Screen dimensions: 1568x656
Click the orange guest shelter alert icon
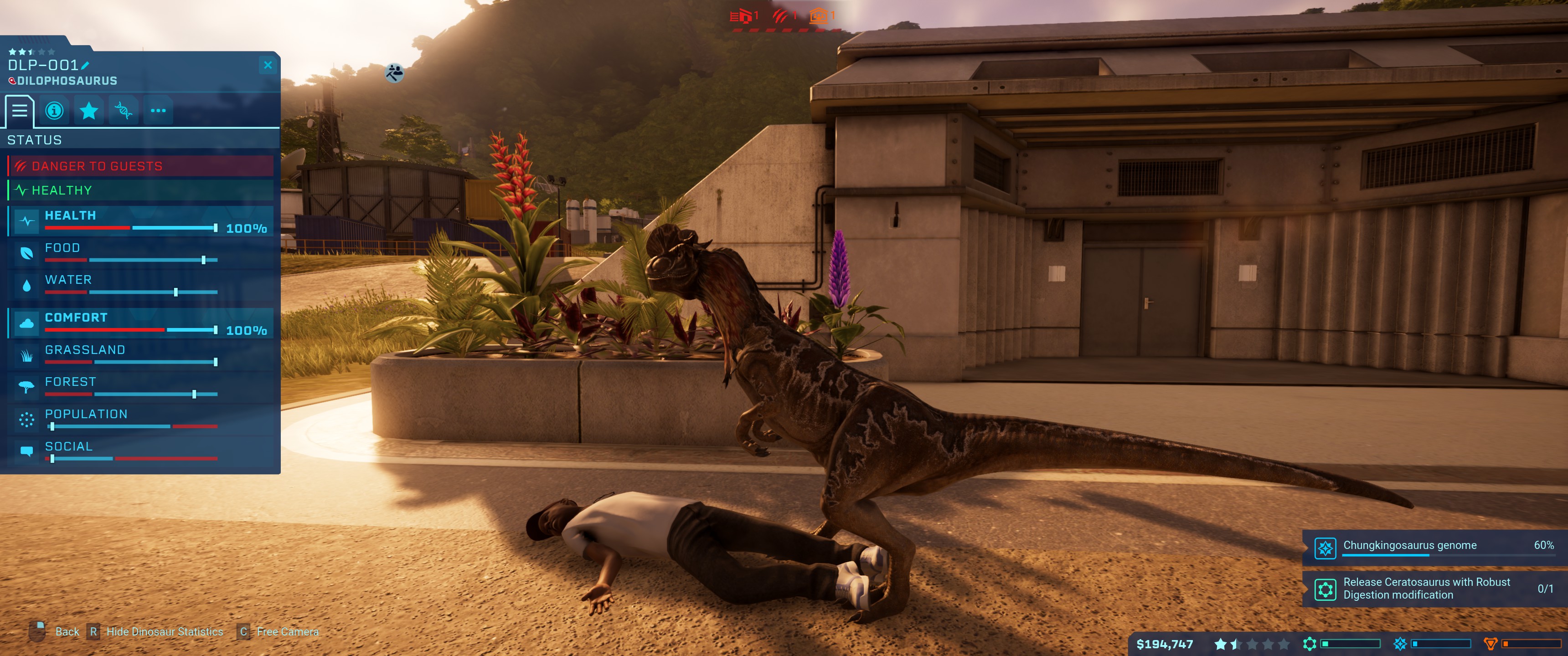pyautogui.click(x=819, y=16)
